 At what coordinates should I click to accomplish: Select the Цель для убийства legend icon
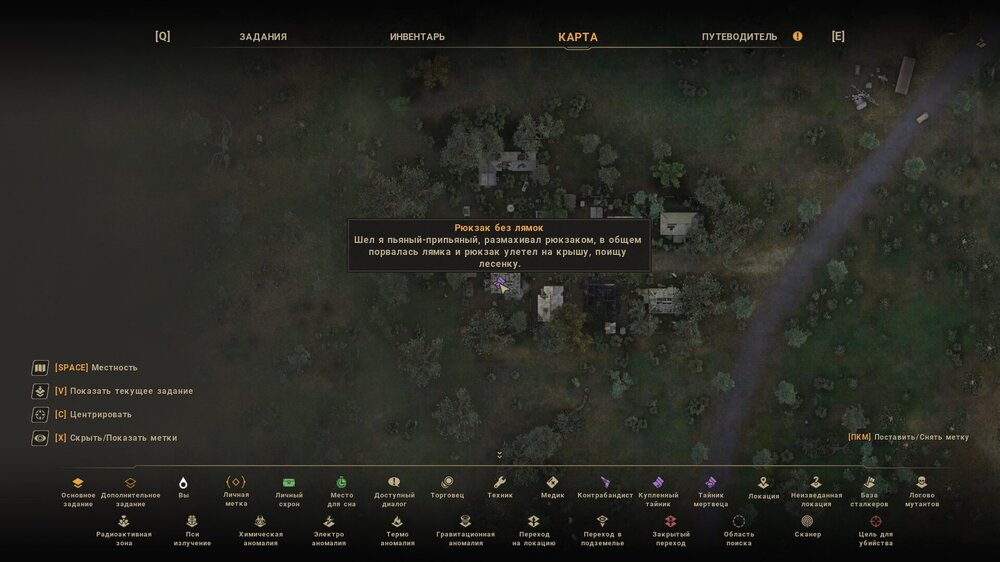pos(875,521)
